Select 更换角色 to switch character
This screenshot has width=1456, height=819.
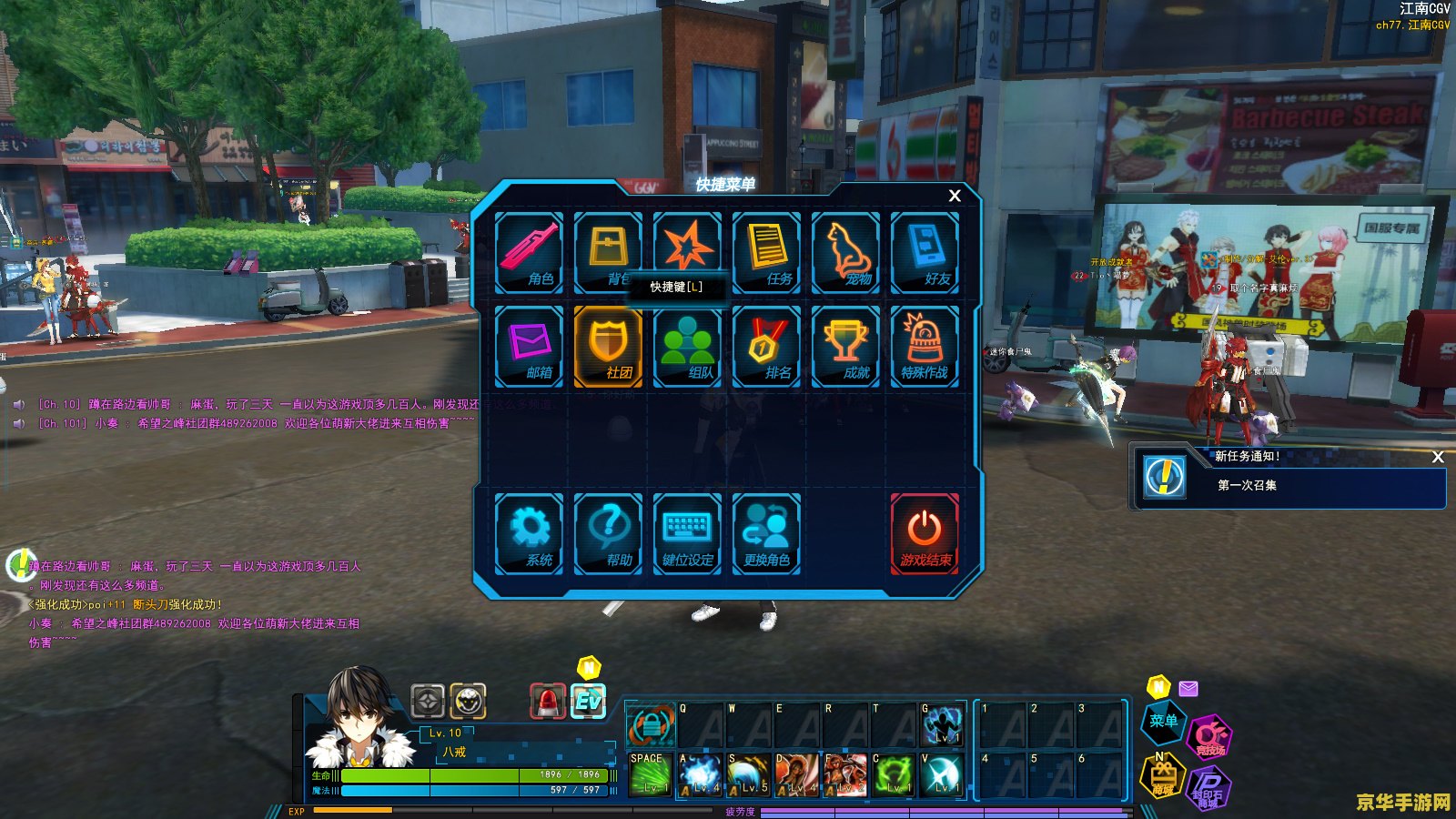(x=767, y=534)
